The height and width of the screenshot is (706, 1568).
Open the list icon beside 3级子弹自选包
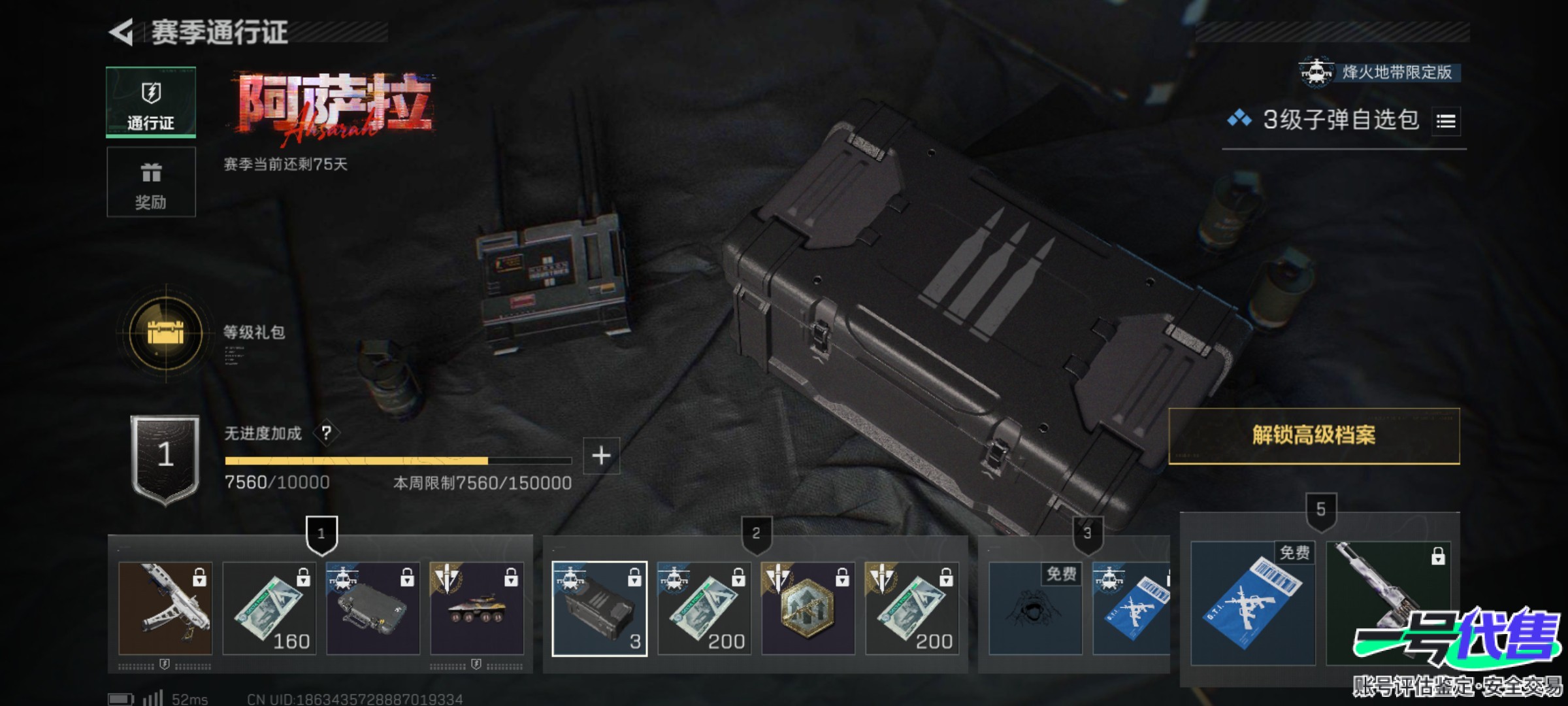pos(1446,121)
